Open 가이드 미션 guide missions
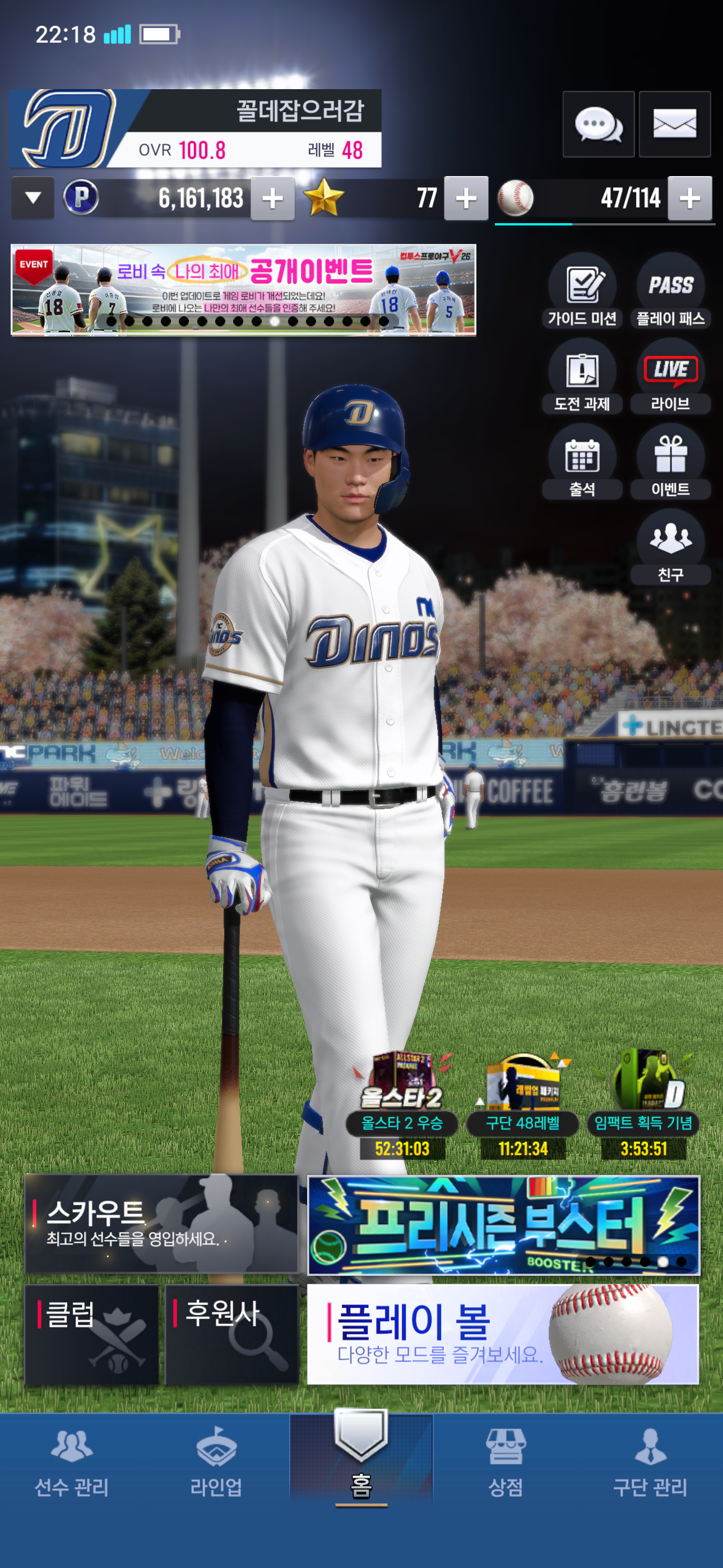 tap(582, 292)
